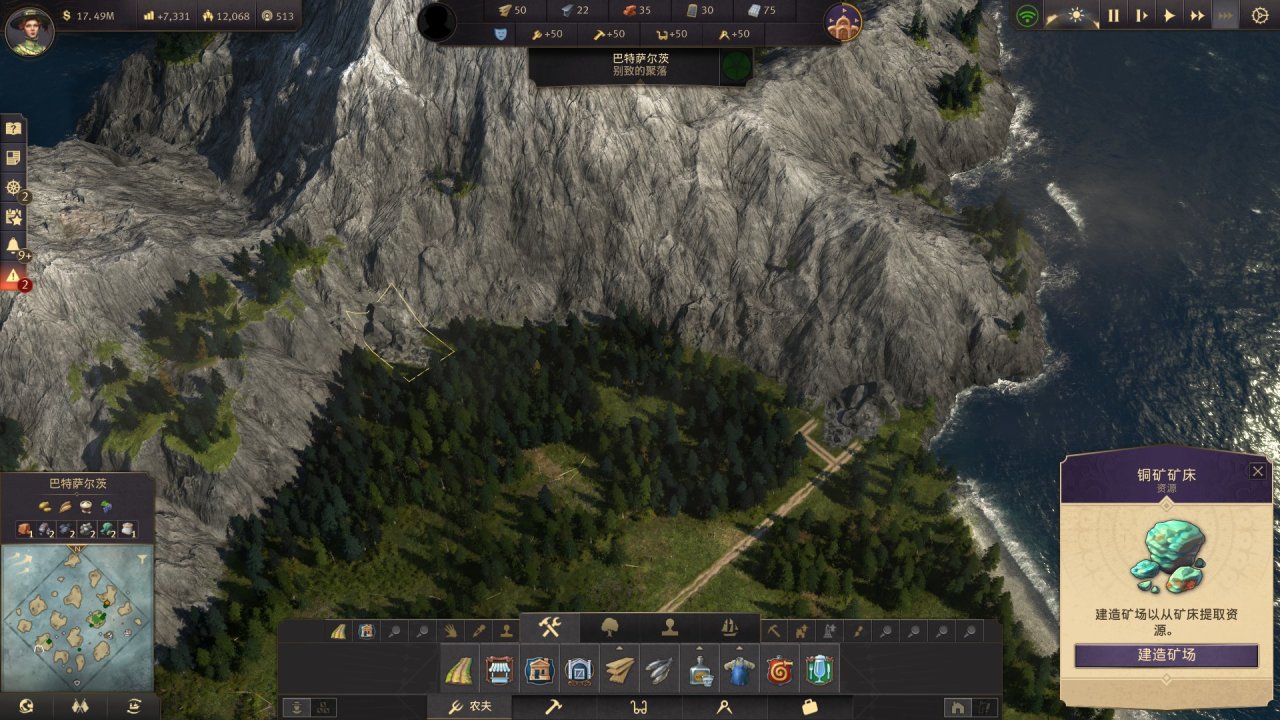Image resolution: width=1280 pixels, height=720 pixels.
Task: Select the farm field building icon
Action: [458, 670]
